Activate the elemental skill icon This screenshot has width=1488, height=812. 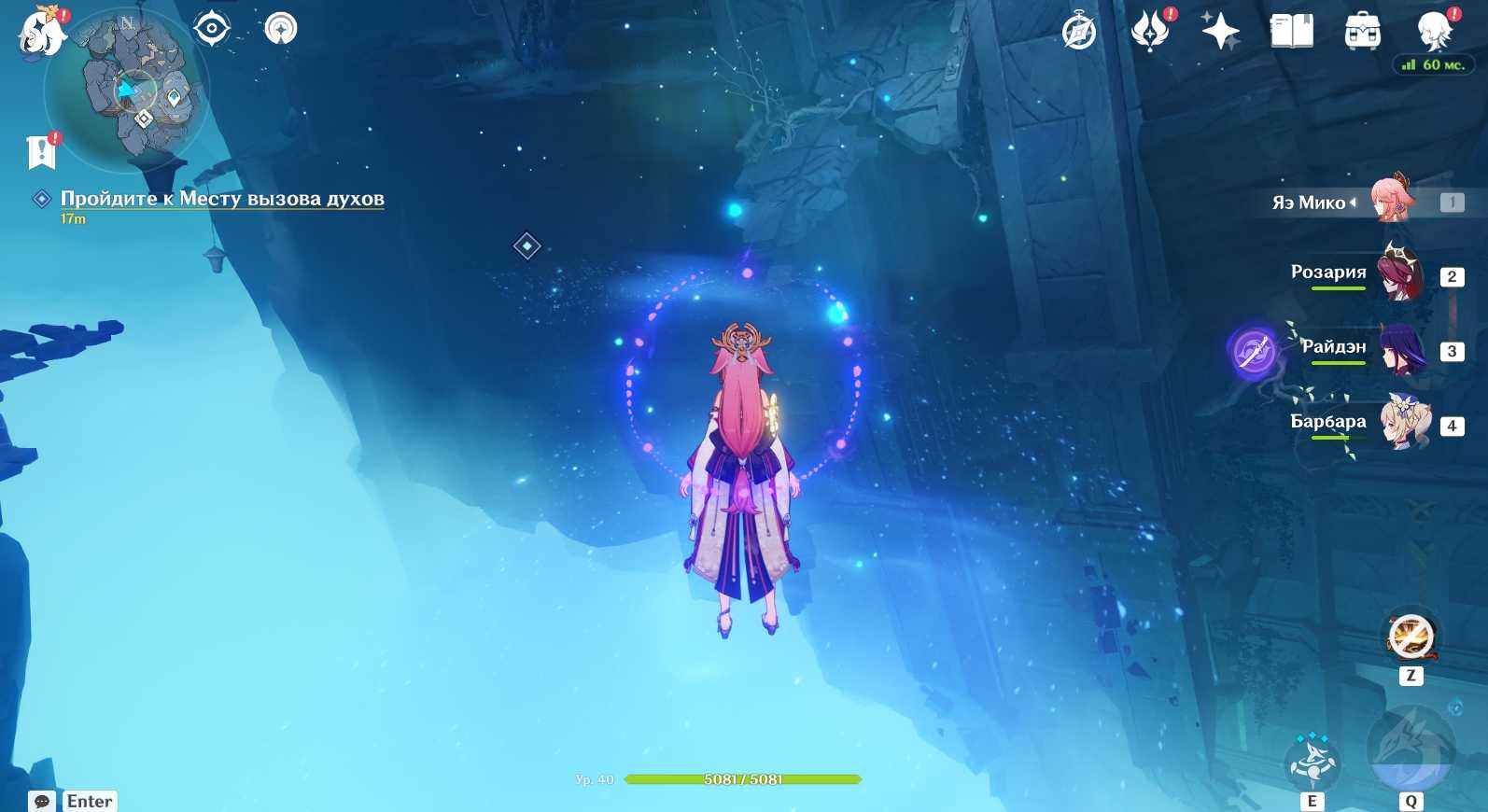click(x=1313, y=763)
